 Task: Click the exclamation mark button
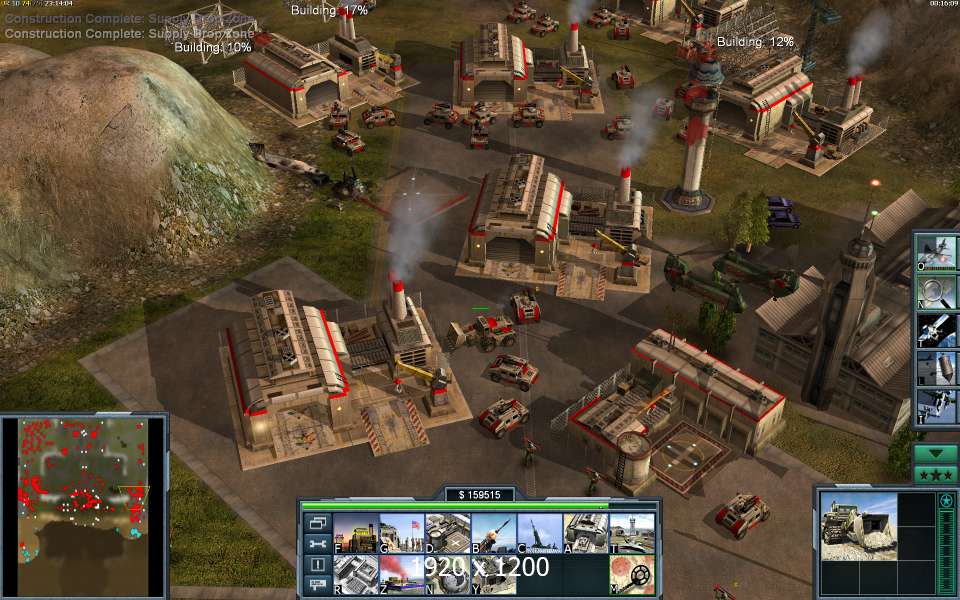[318, 564]
